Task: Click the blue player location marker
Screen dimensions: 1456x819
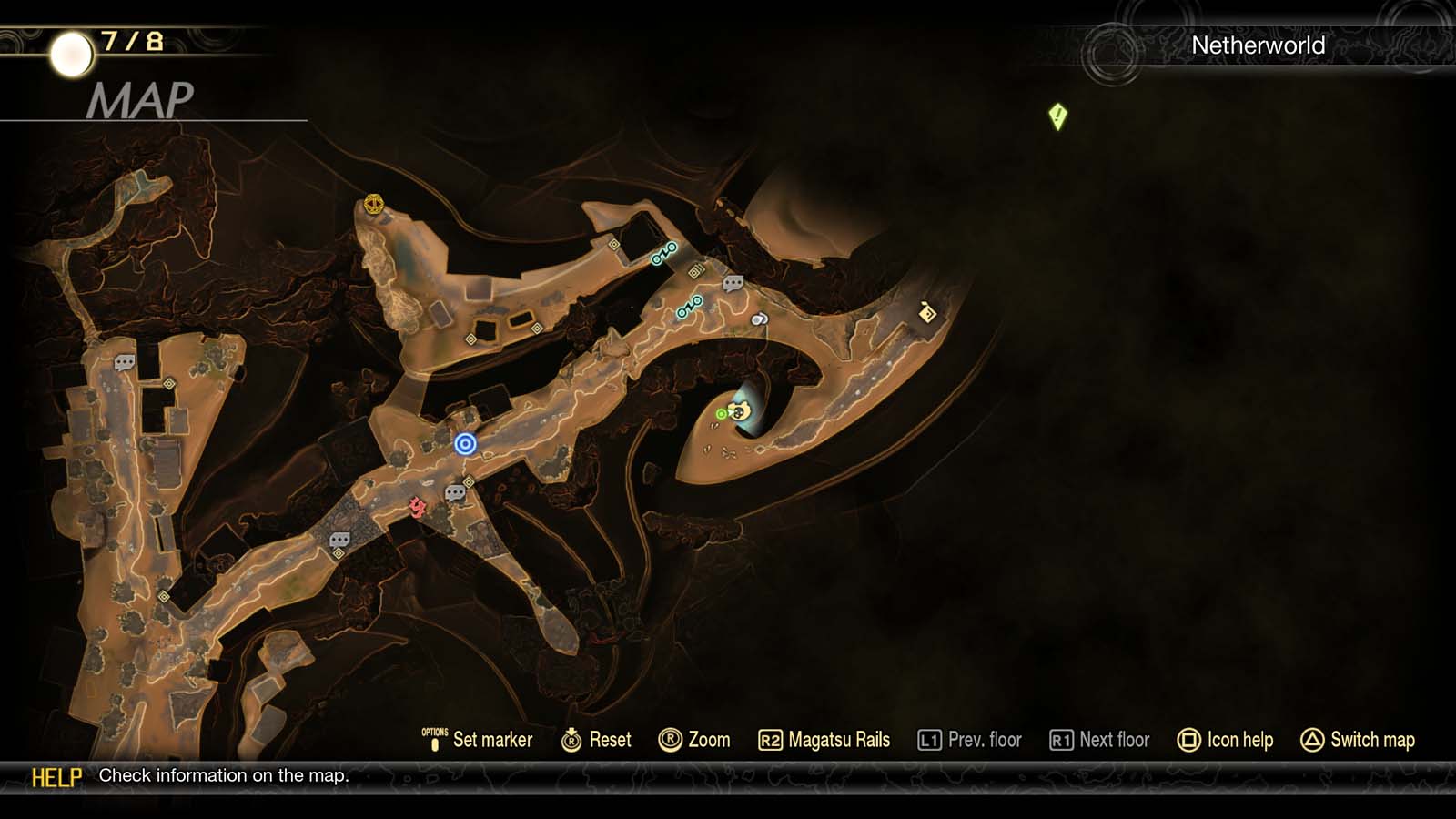Action: coord(467,443)
